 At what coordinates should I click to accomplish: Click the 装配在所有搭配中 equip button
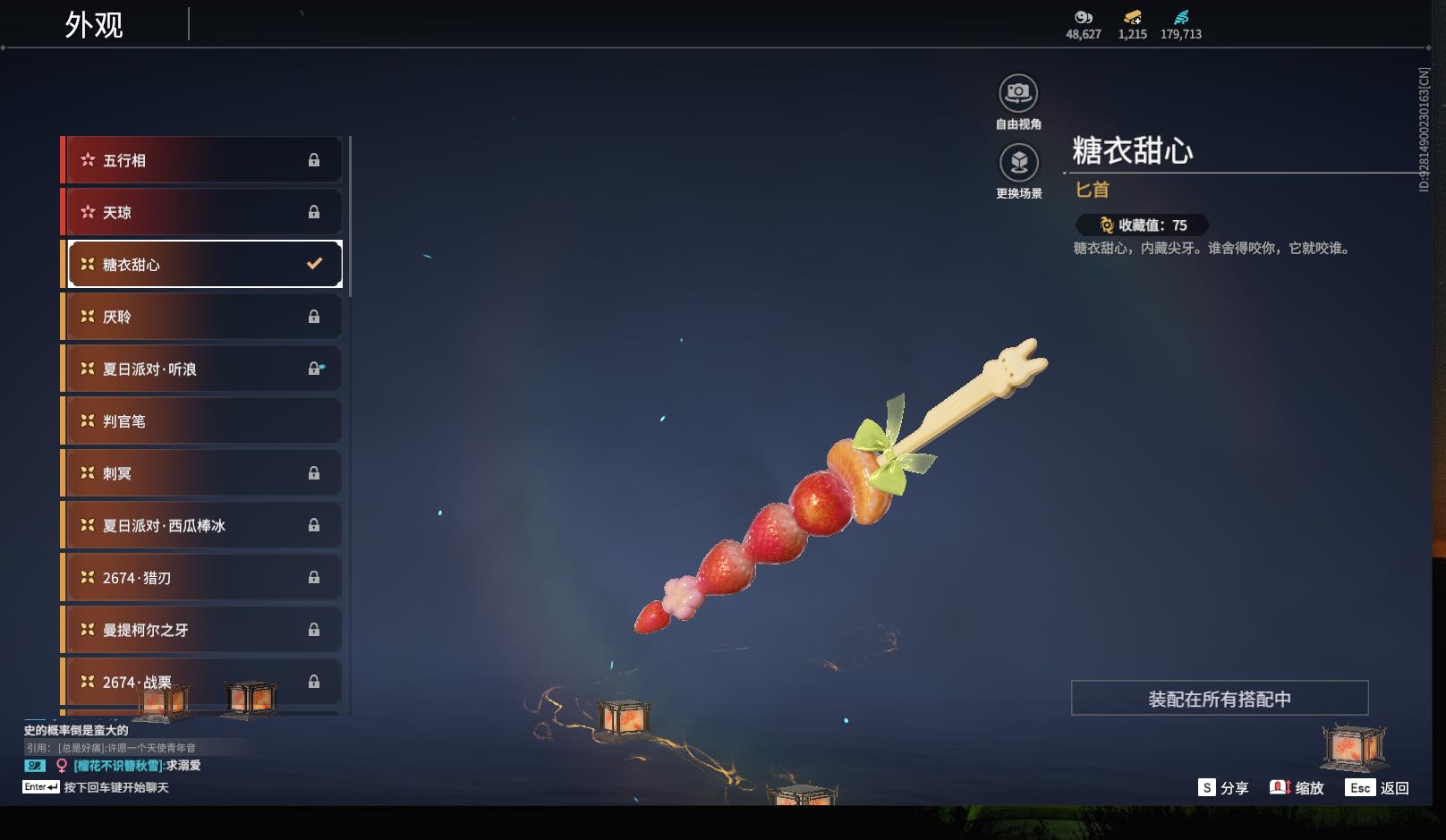tap(1219, 699)
